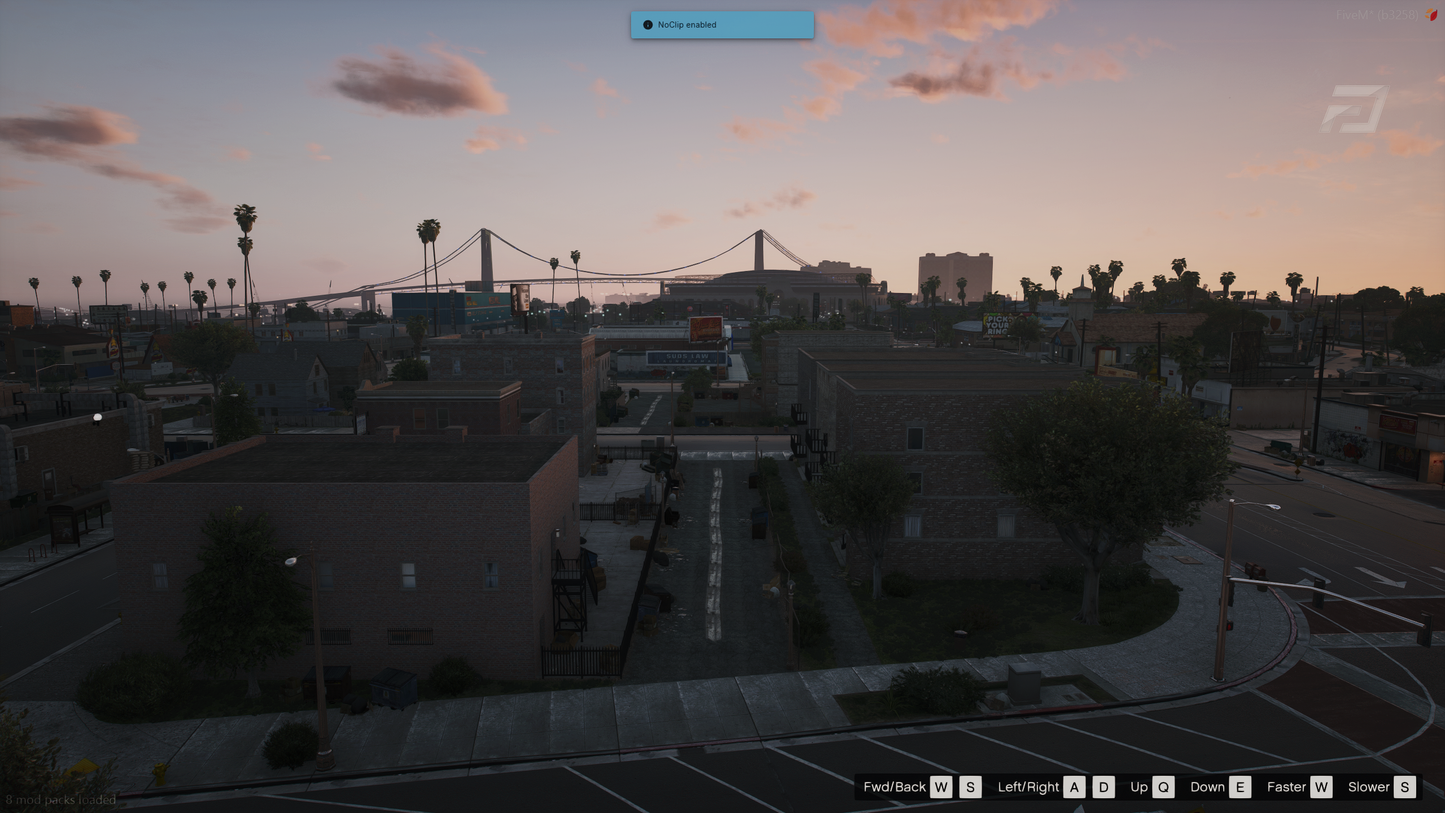Click the FiveM logo in the top-right corner
The width and height of the screenshot is (1445, 813).
1355,105
